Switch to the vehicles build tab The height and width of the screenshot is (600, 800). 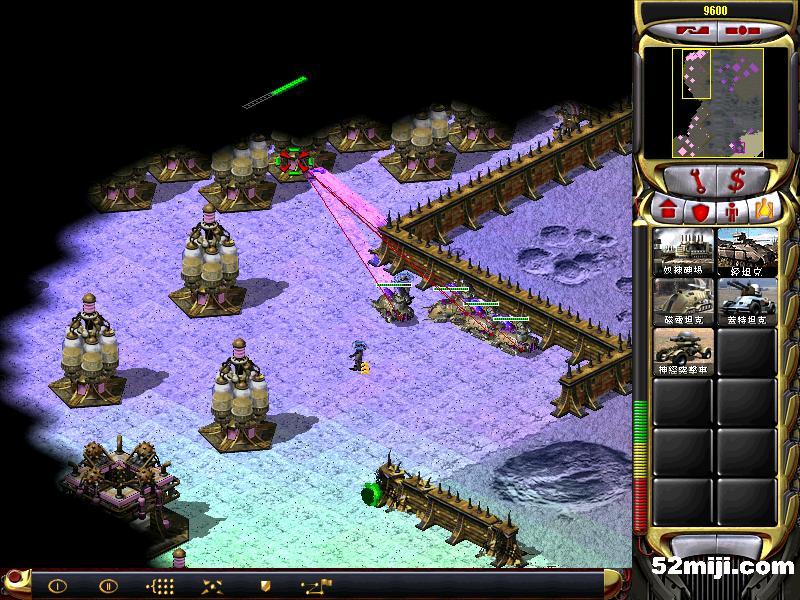[x=765, y=210]
